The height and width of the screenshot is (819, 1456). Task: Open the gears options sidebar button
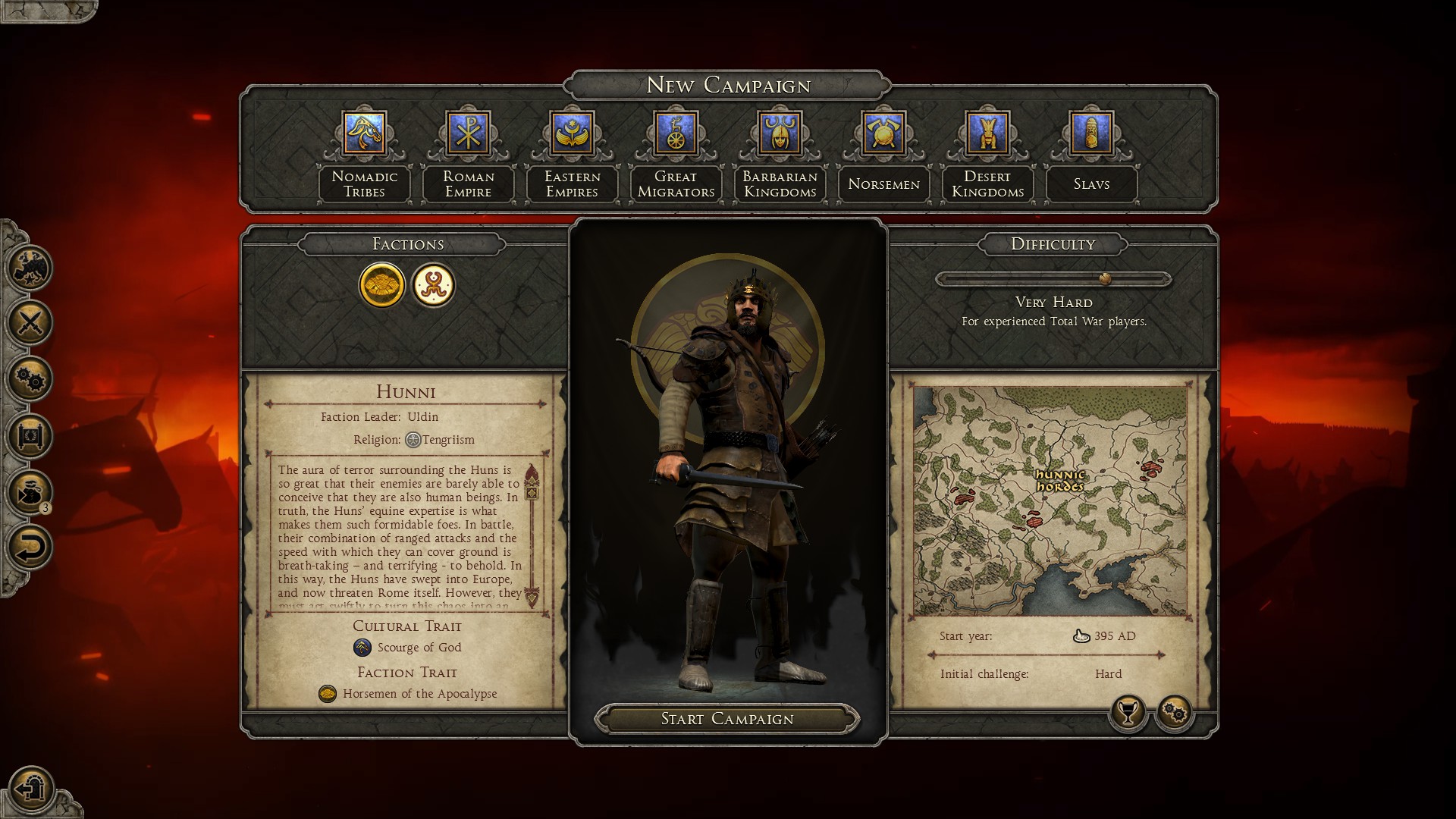point(30,379)
